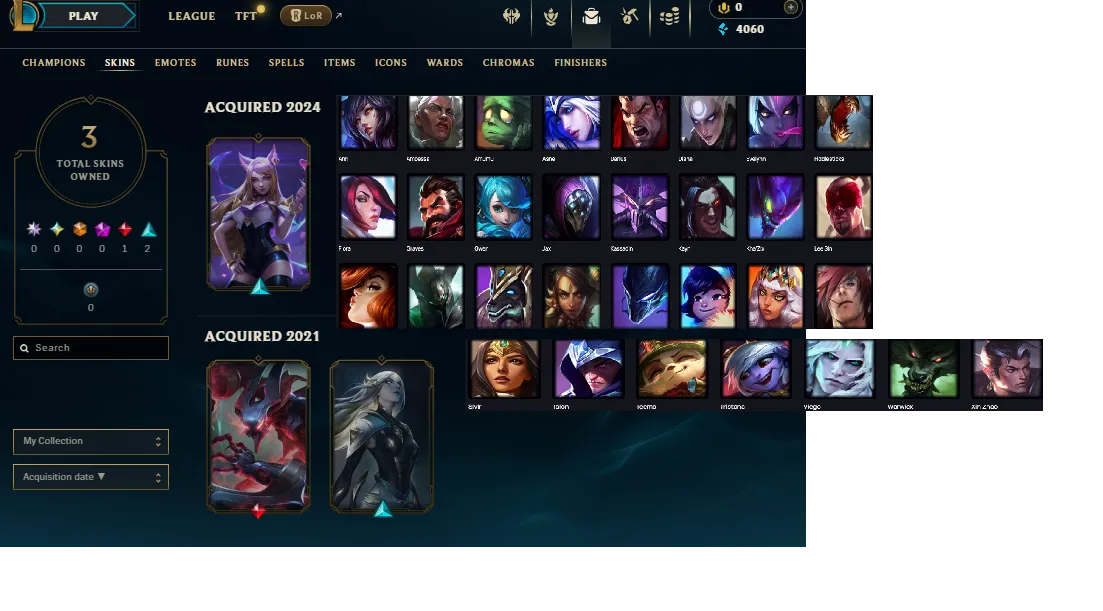The image size is (1103, 611).
Task: Open the loot chest icon in top bar
Action: 591,16
